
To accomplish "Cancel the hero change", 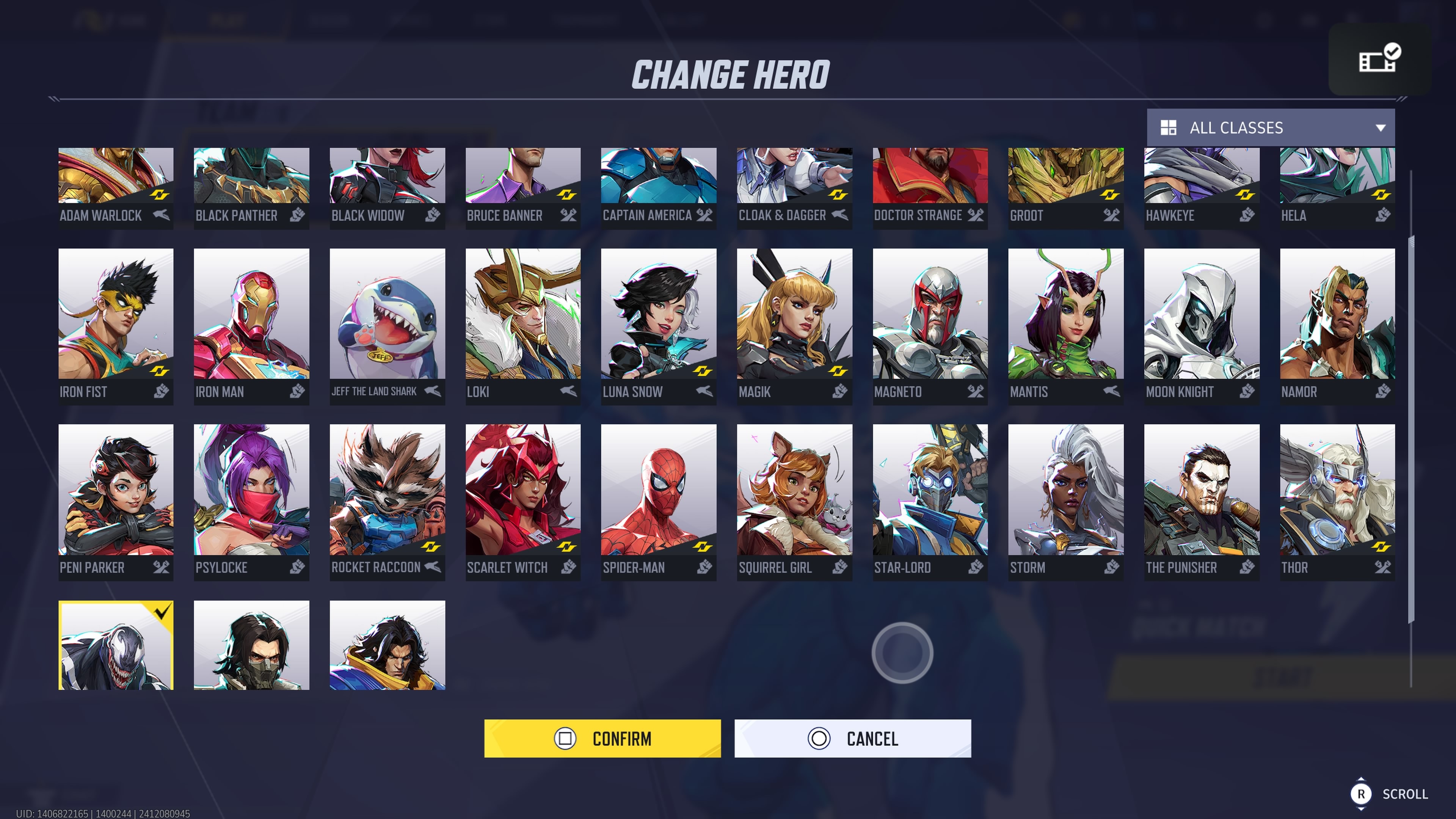I will click(852, 738).
